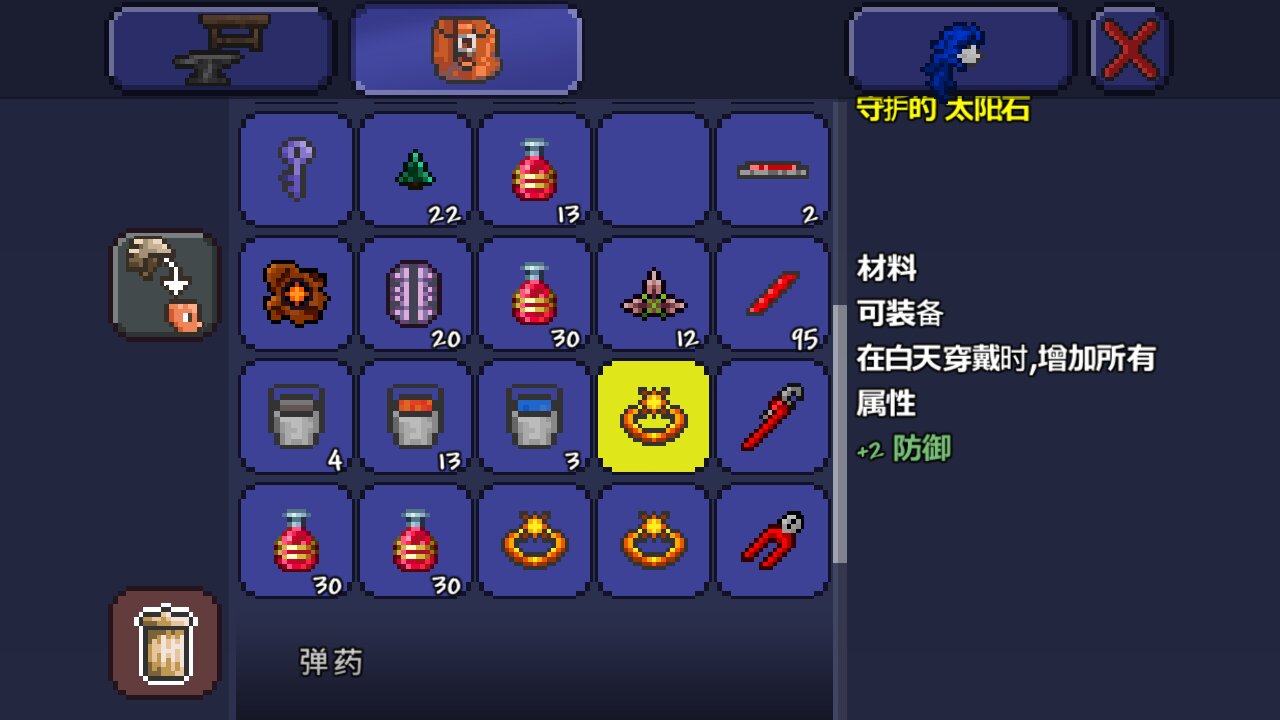Click an empty slot in the top row
This screenshot has height=720, width=1280.
point(654,169)
